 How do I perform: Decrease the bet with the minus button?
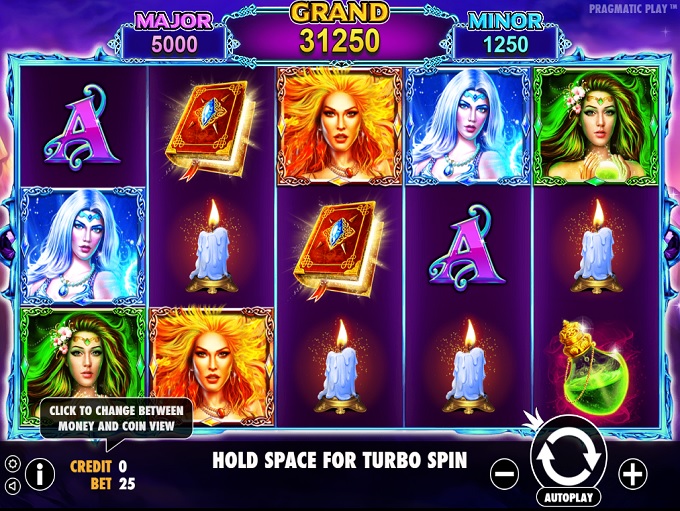505,473
